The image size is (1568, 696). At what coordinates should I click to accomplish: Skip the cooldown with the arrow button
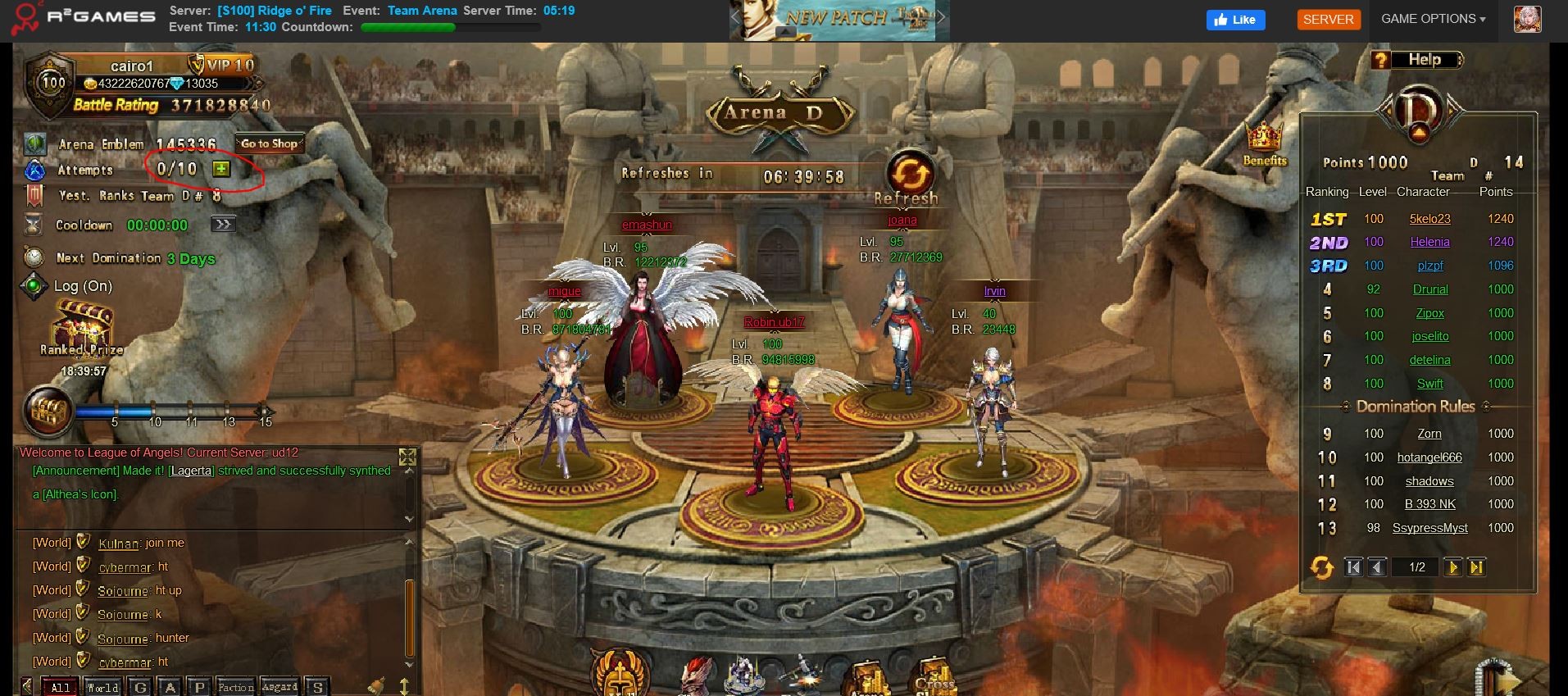tap(223, 225)
